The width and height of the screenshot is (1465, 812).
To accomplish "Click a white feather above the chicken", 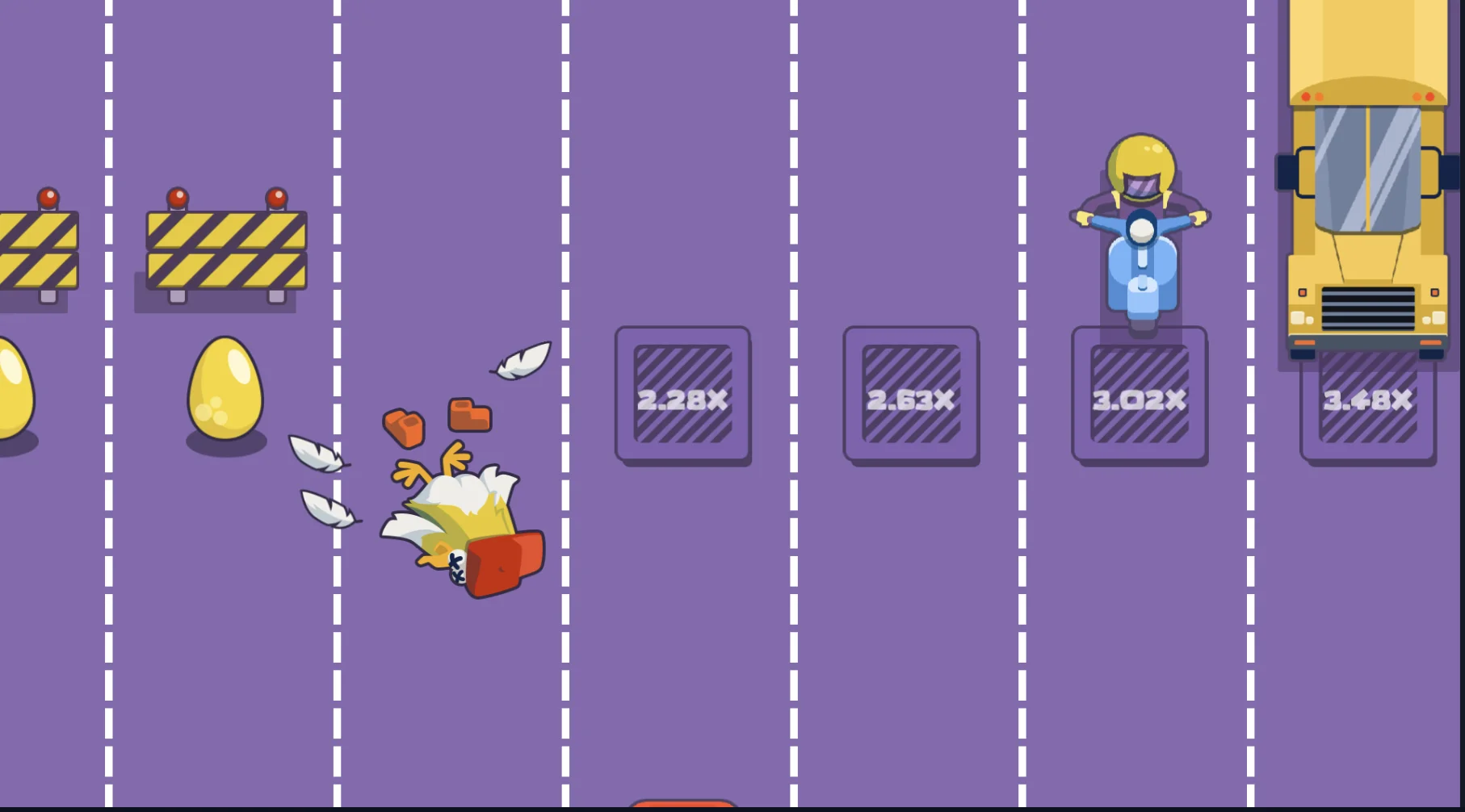I will (520, 362).
